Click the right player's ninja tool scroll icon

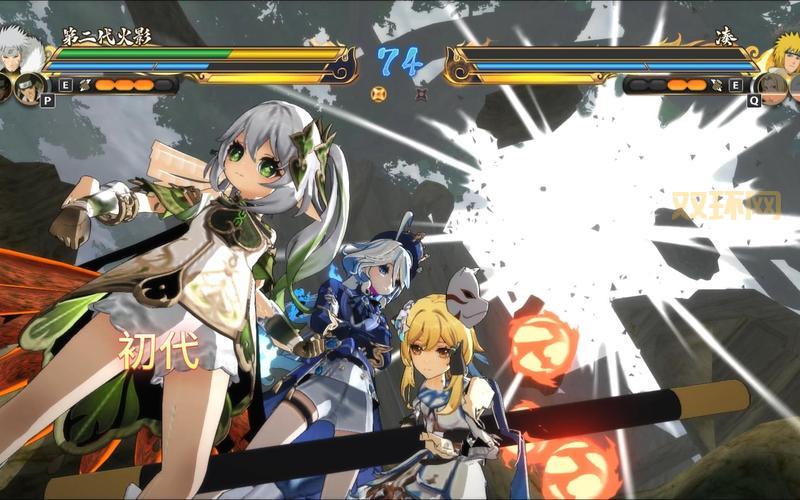tap(716, 85)
